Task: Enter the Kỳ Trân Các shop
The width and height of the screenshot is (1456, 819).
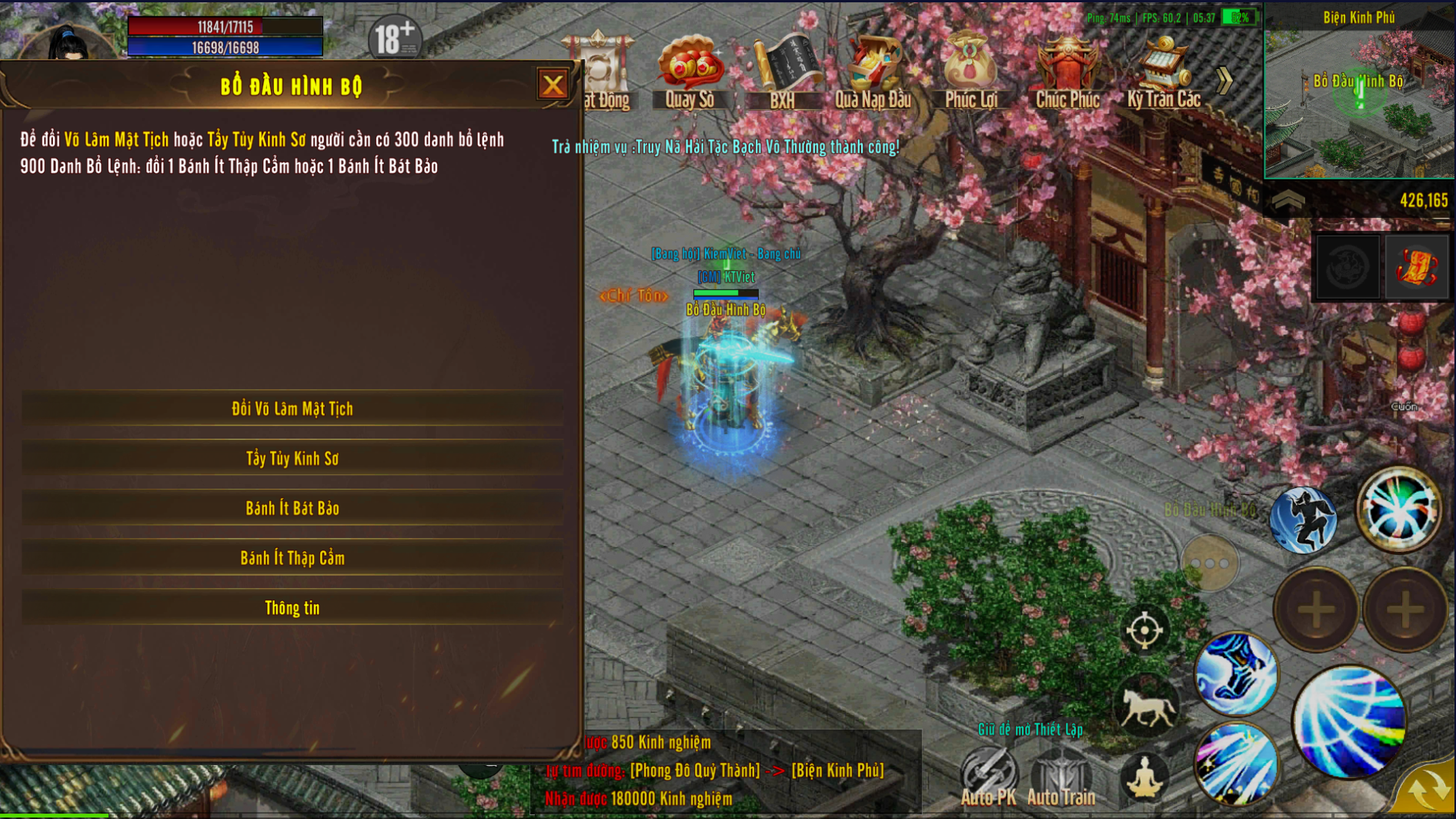Action: click(1164, 71)
